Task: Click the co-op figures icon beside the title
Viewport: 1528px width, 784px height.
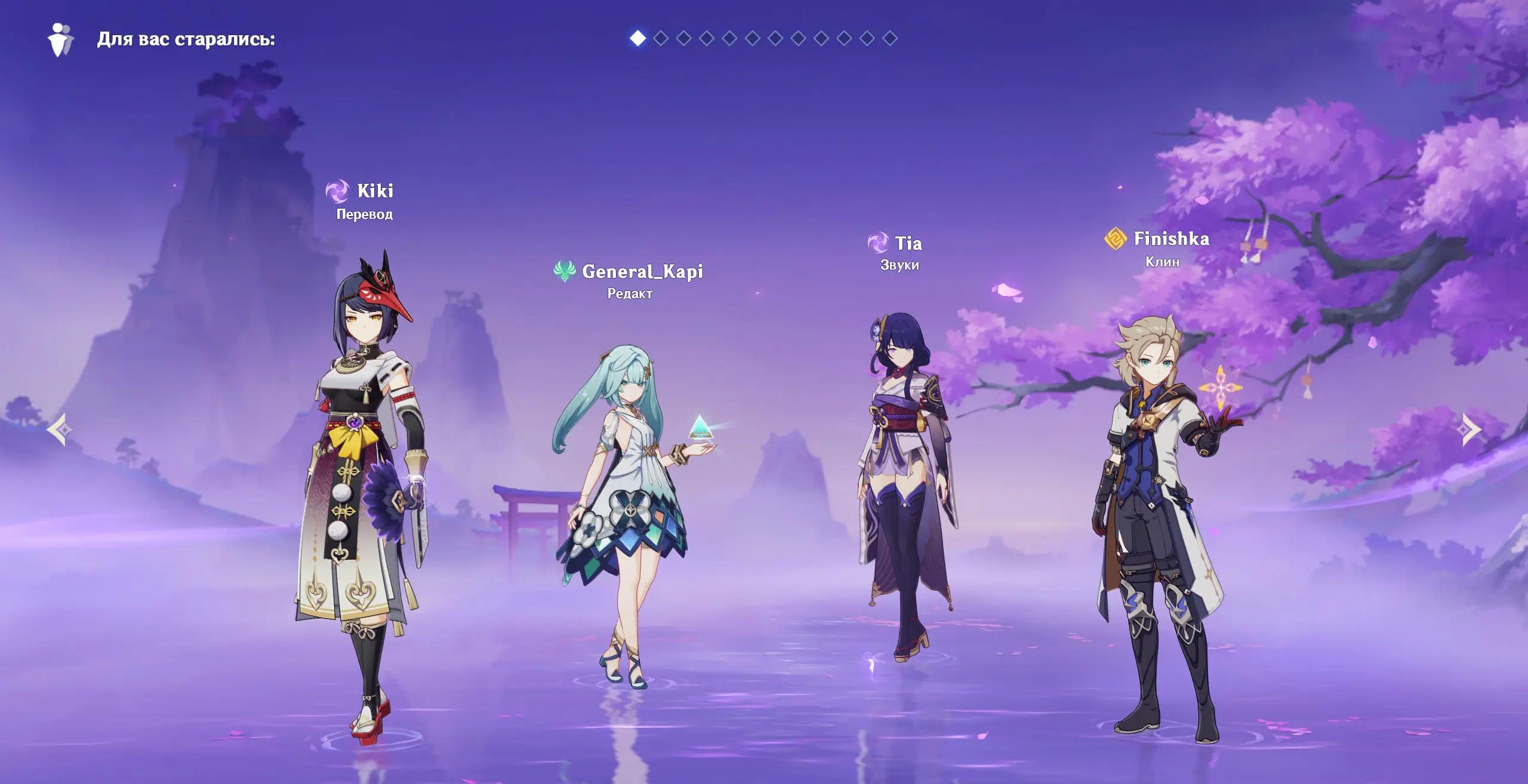Action: coord(60,40)
